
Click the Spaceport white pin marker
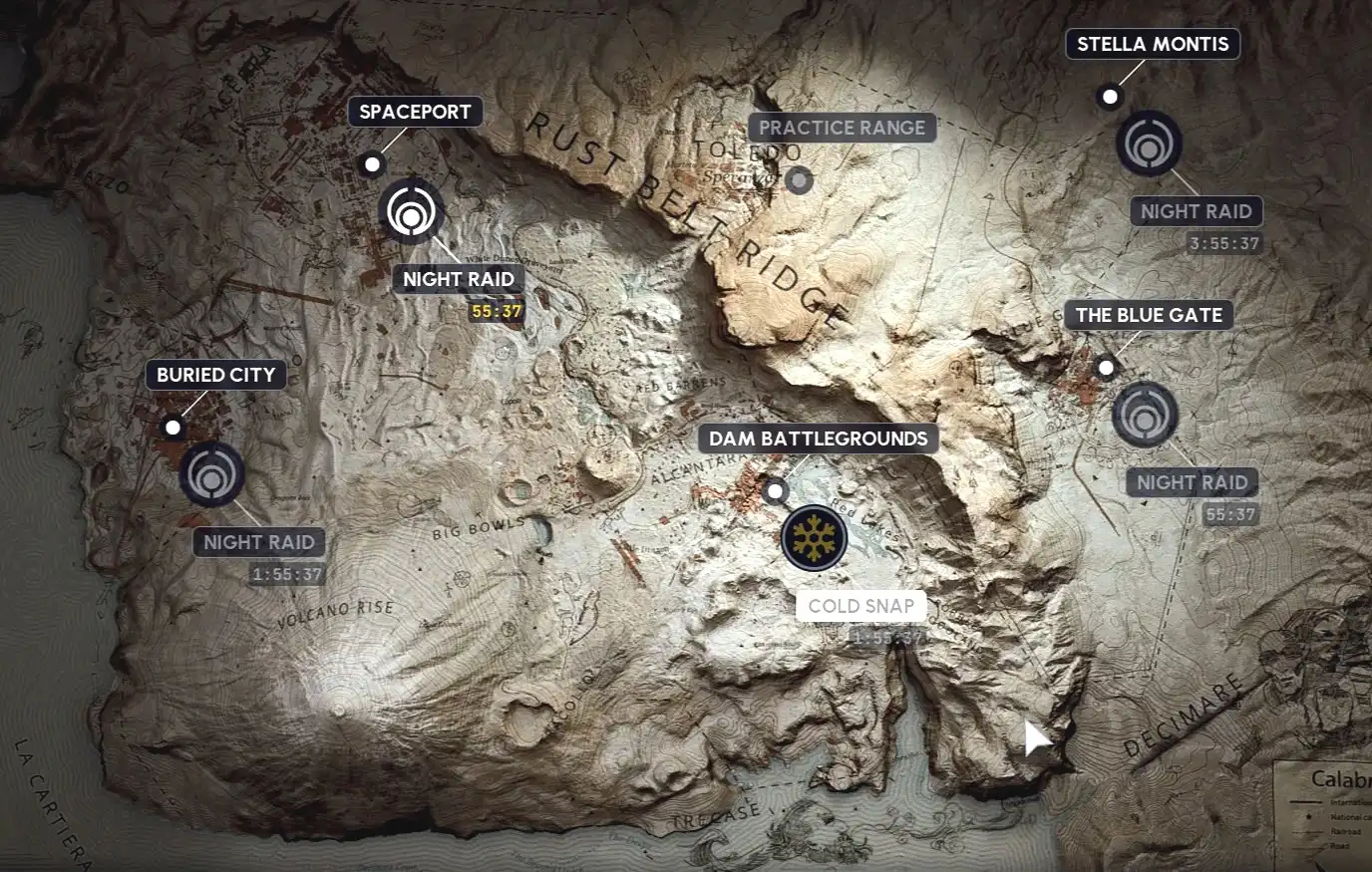point(371,161)
